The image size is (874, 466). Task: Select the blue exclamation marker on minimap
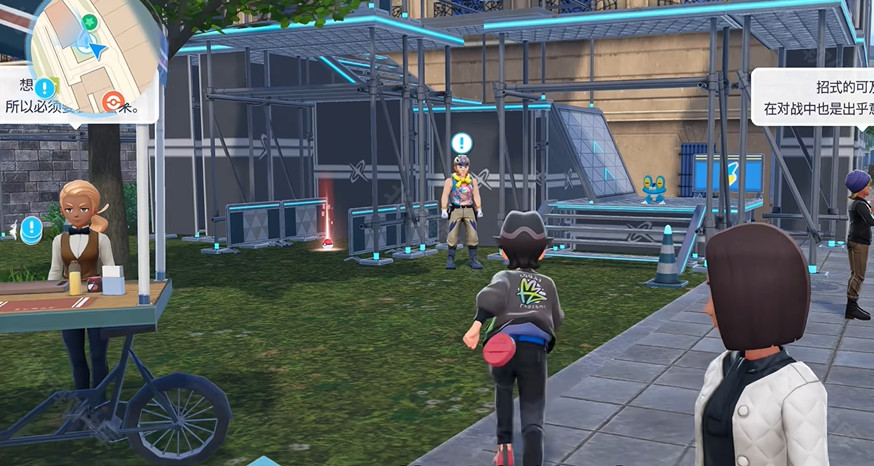coord(45,87)
